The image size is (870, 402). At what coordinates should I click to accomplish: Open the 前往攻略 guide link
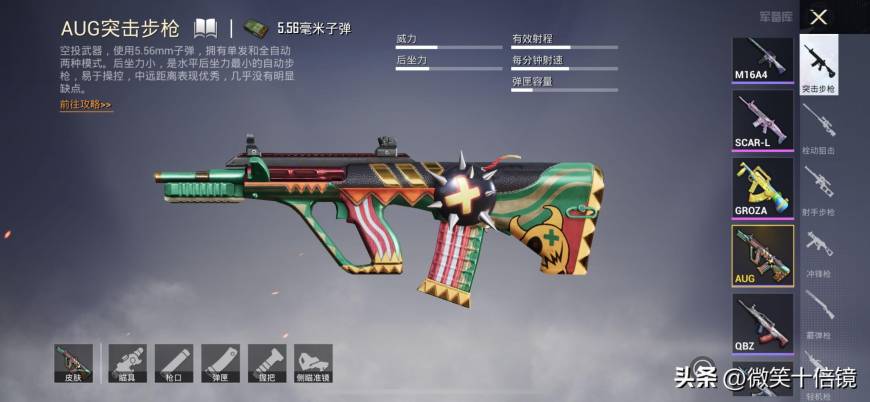point(85,104)
